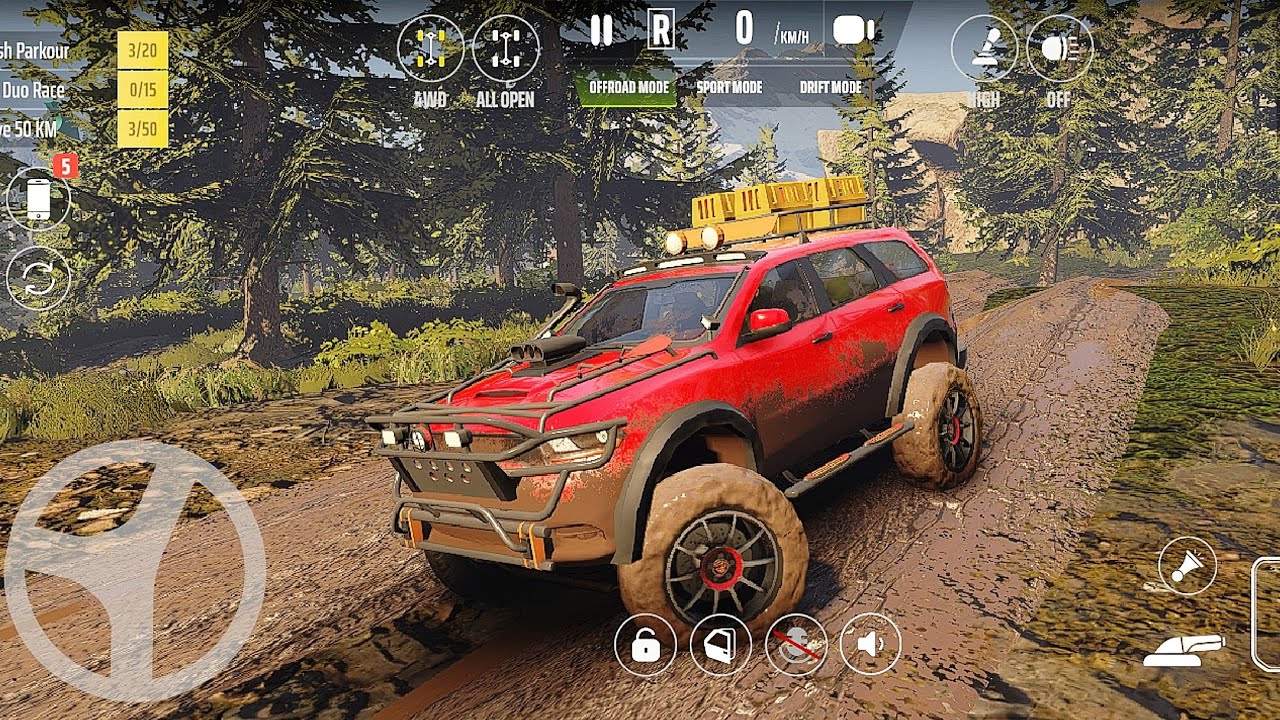1280x720 pixels.
Task: Open the phone with 5 notifications
Action: coord(38,199)
